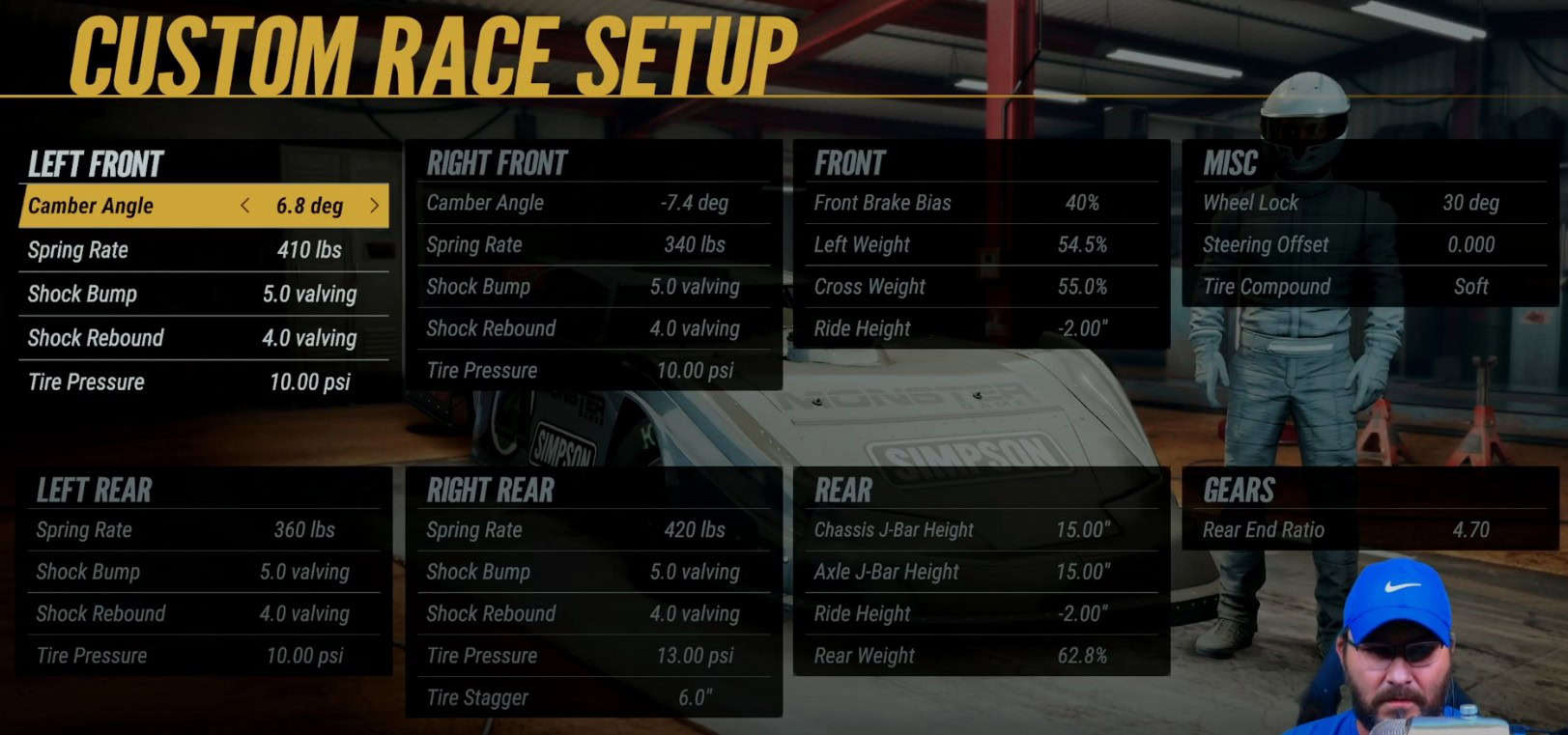Select the Rear End Ratio gear setting

(1368, 530)
